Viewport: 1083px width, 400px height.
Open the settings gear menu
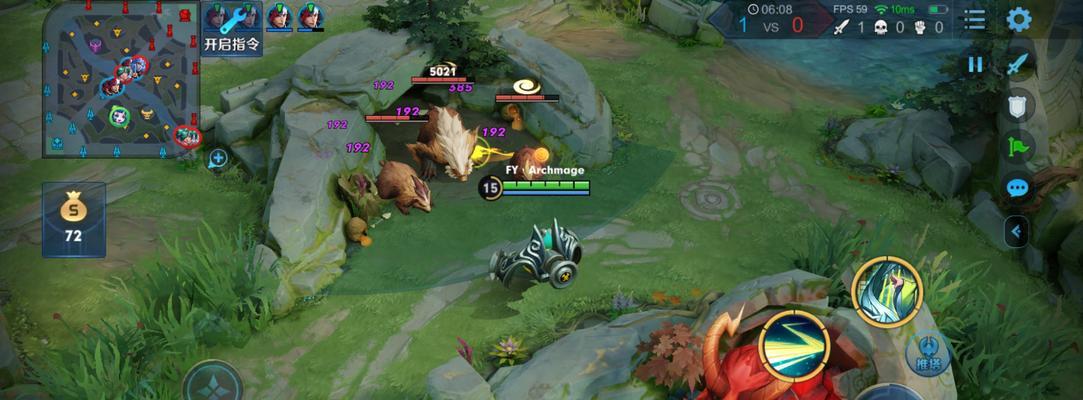tap(1018, 19)
